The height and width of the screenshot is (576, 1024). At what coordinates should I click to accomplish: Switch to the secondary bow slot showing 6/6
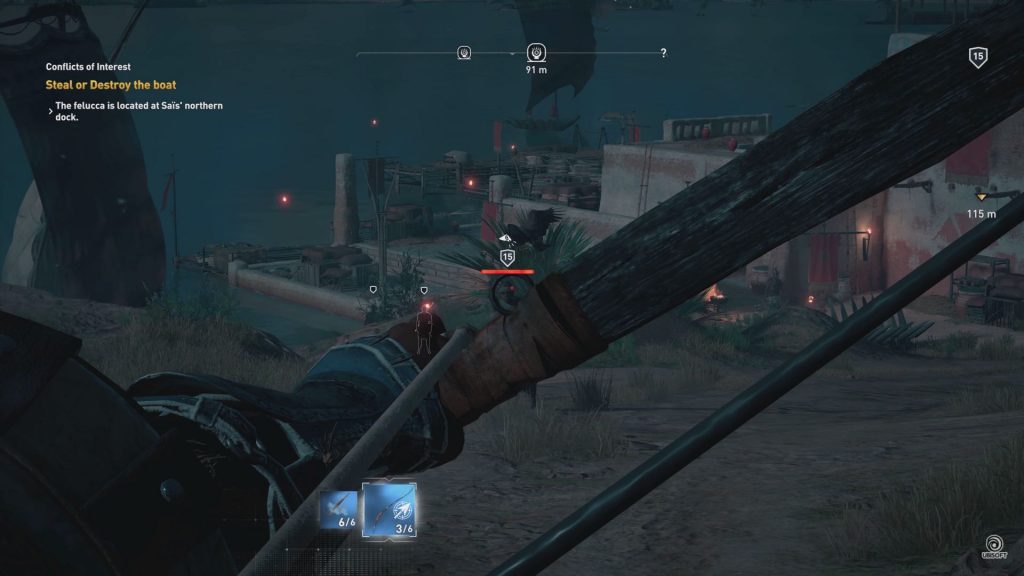pos(338,511)
